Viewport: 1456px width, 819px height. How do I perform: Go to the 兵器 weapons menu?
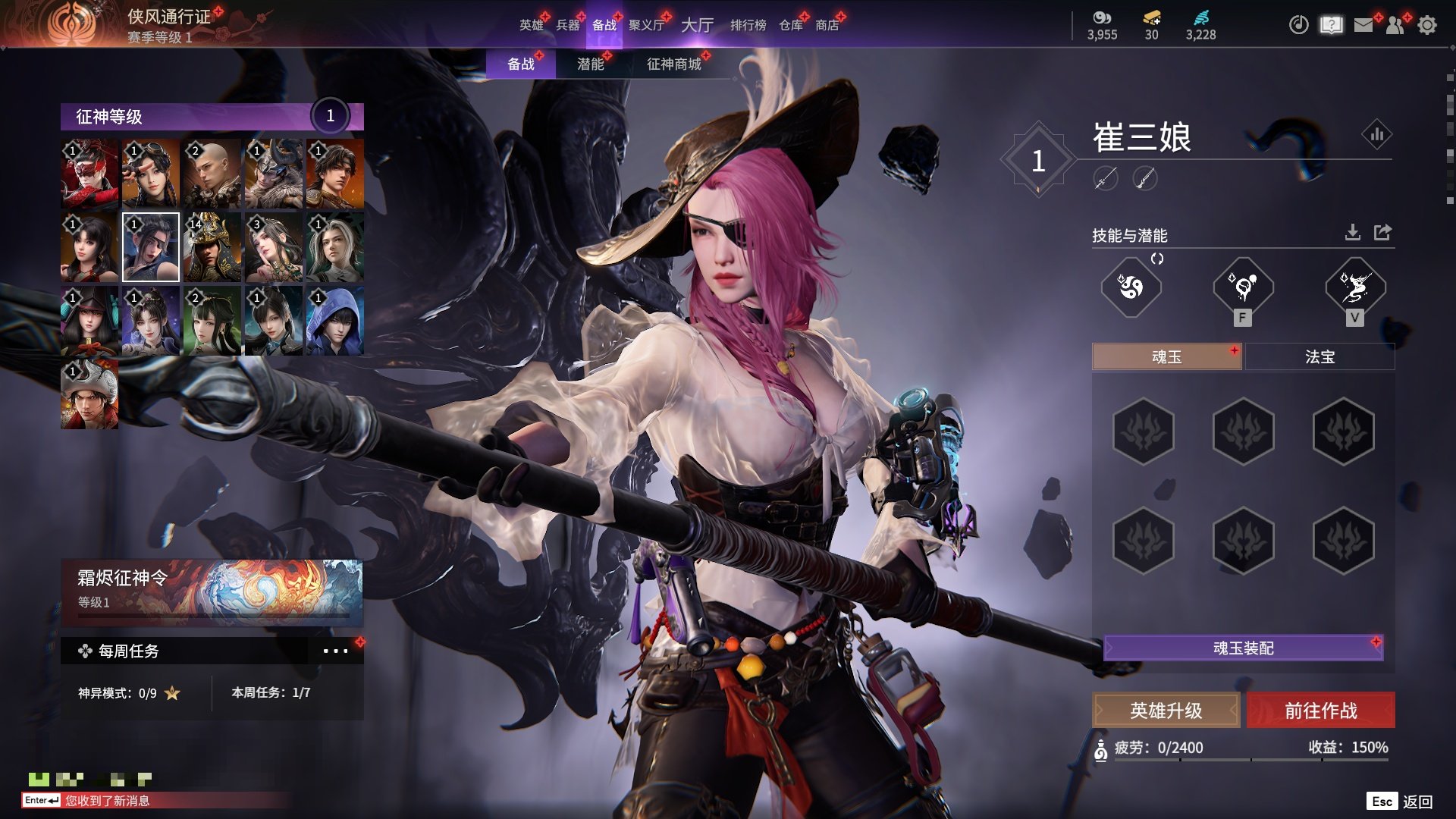[568, 25]
